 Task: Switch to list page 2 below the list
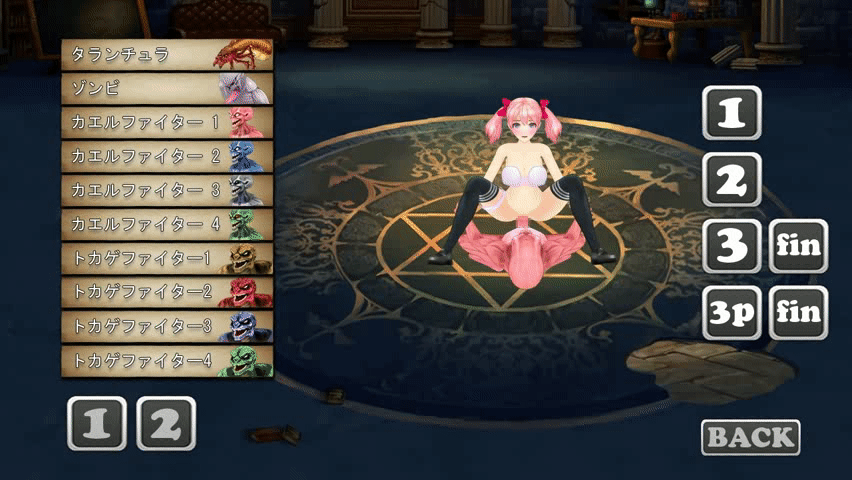tap(166, 424)
